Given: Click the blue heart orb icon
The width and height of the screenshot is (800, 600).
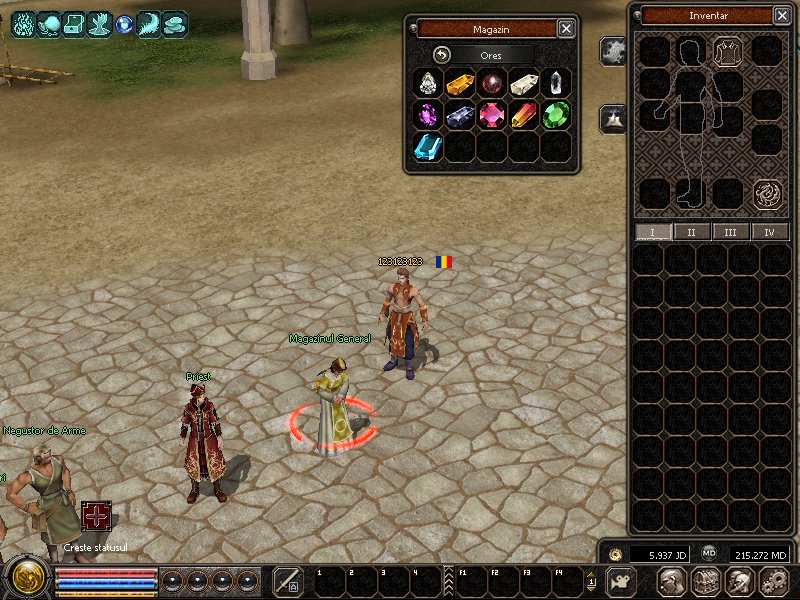Looking at the screenshot, I should pyautogui.click(x=125, y=24).
